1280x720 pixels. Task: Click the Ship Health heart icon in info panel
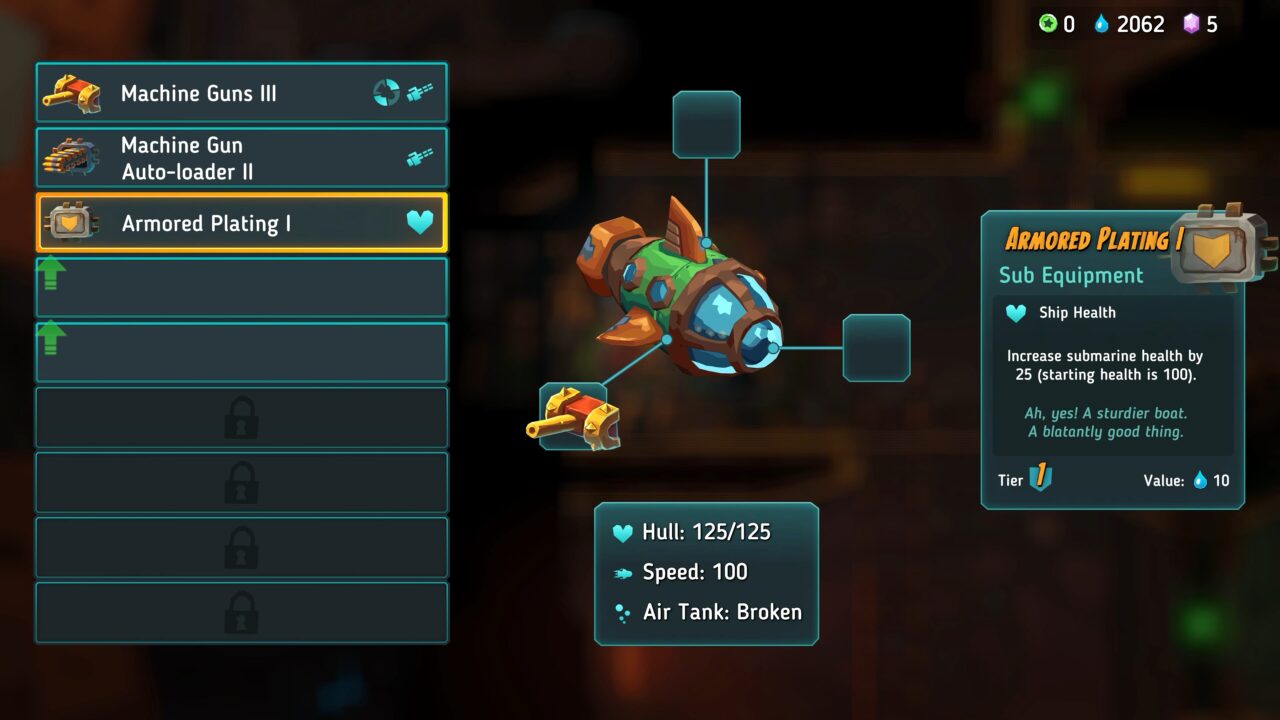(x=1014, y=312)
